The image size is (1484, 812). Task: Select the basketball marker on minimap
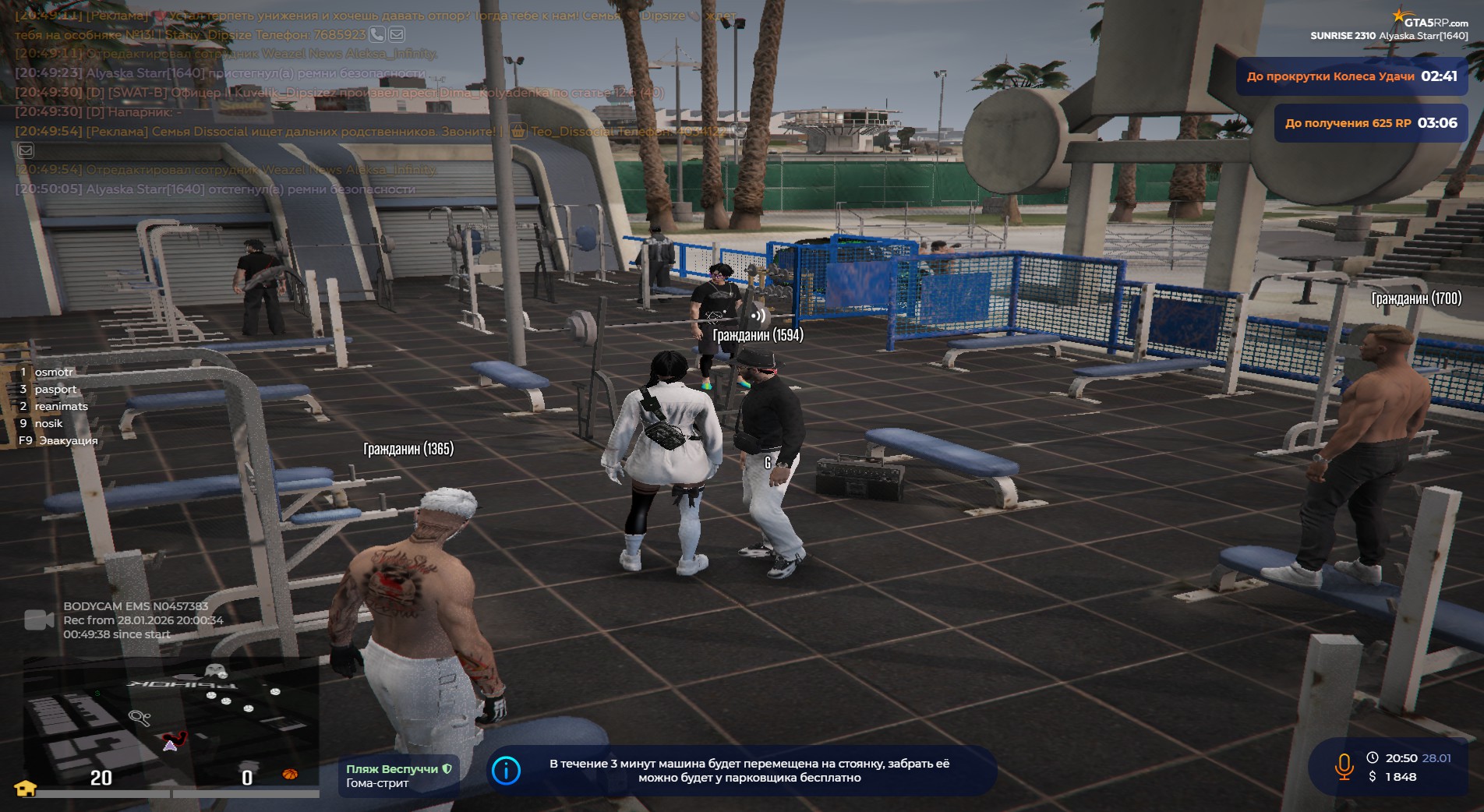click(290, 774)
